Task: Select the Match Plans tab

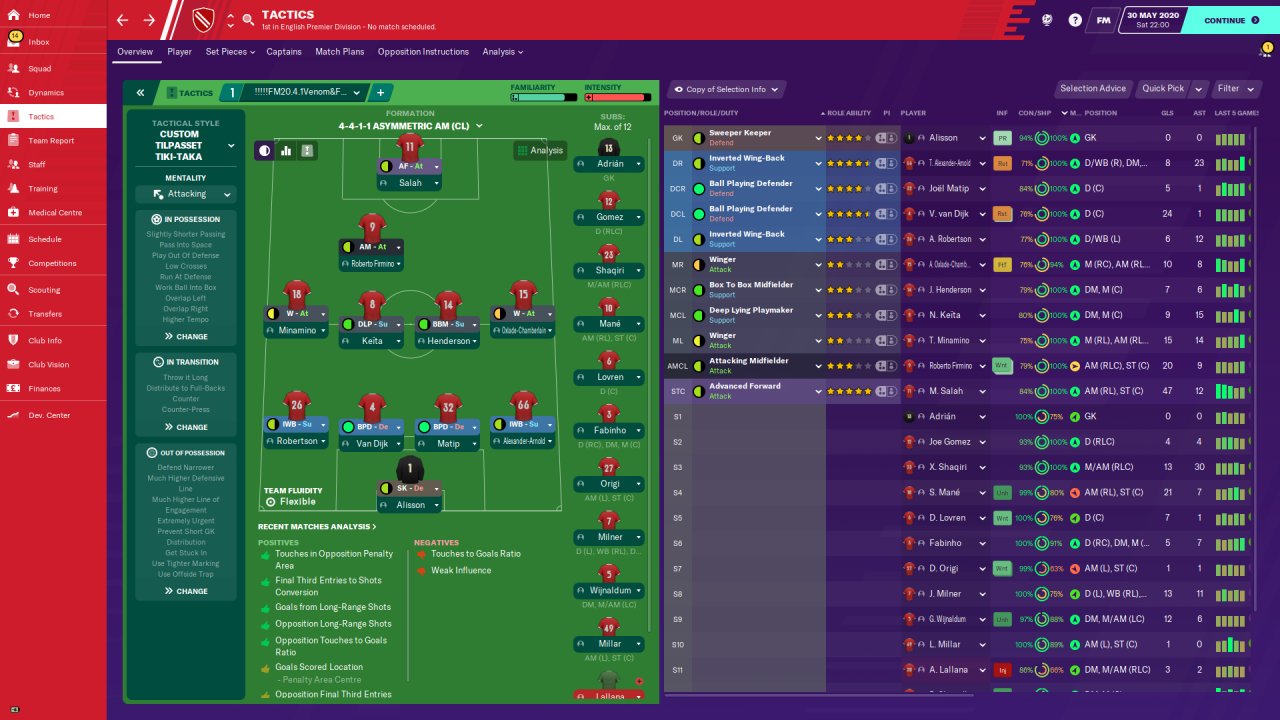Action: pos(340,52)
